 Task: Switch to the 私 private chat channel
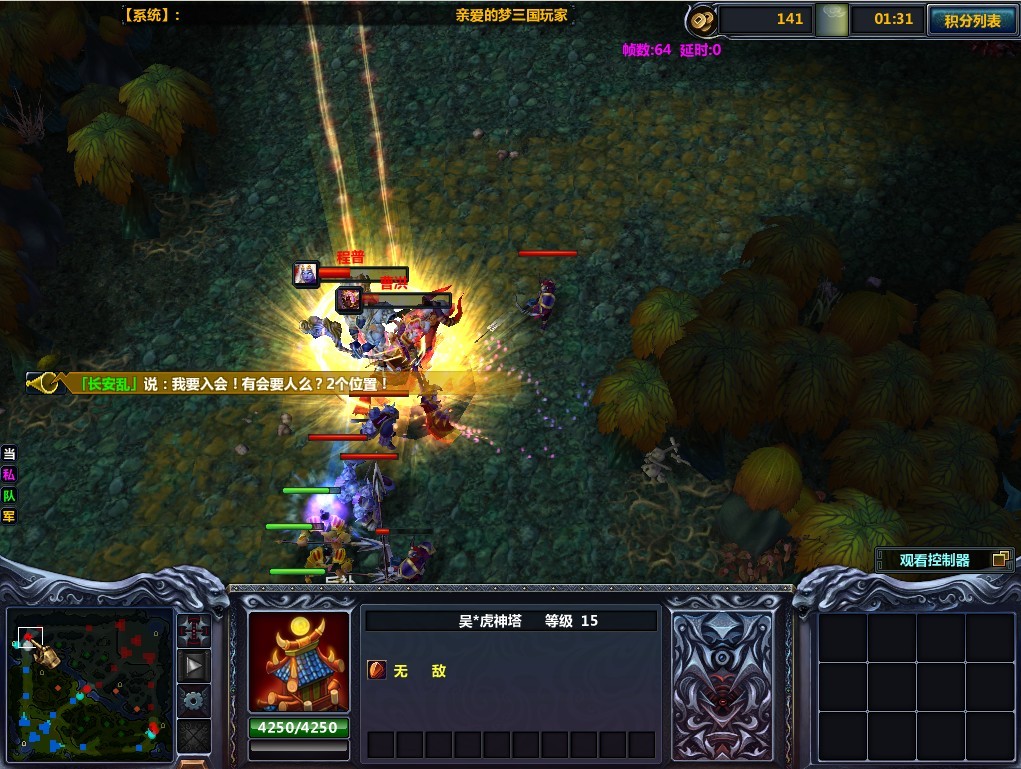click(x=9, y=475)
